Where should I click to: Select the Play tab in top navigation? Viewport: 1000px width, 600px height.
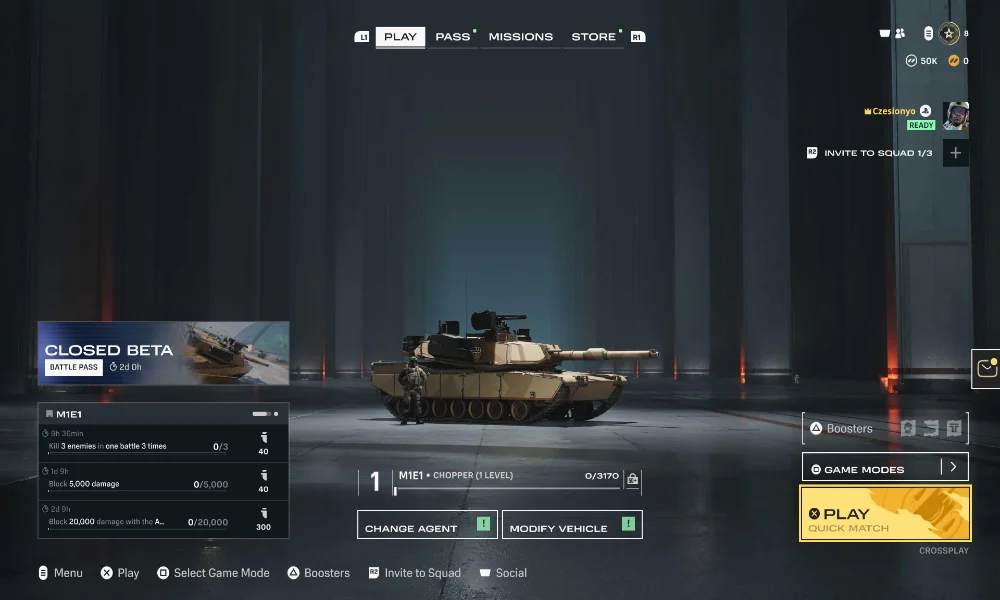(400, 37)
